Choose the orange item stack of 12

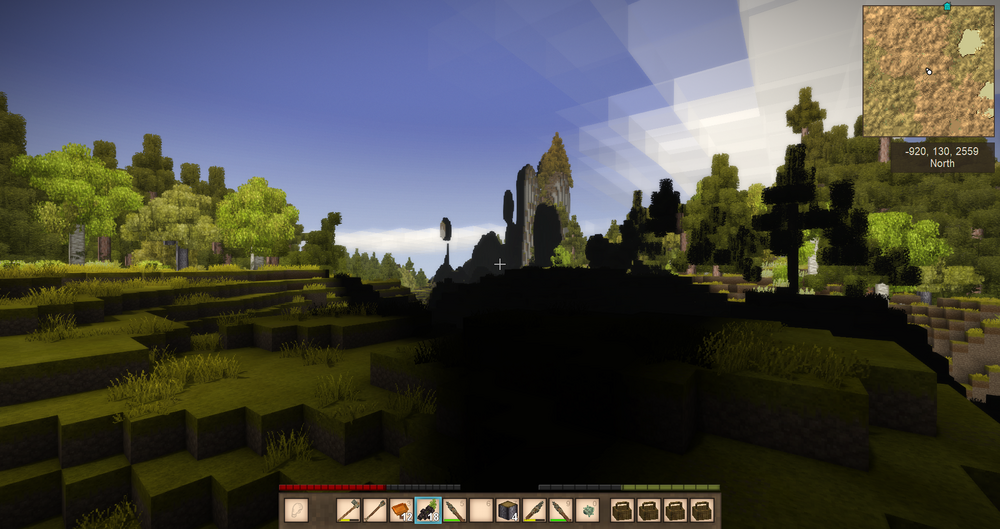pyautogui.click(x=401, y=509)
